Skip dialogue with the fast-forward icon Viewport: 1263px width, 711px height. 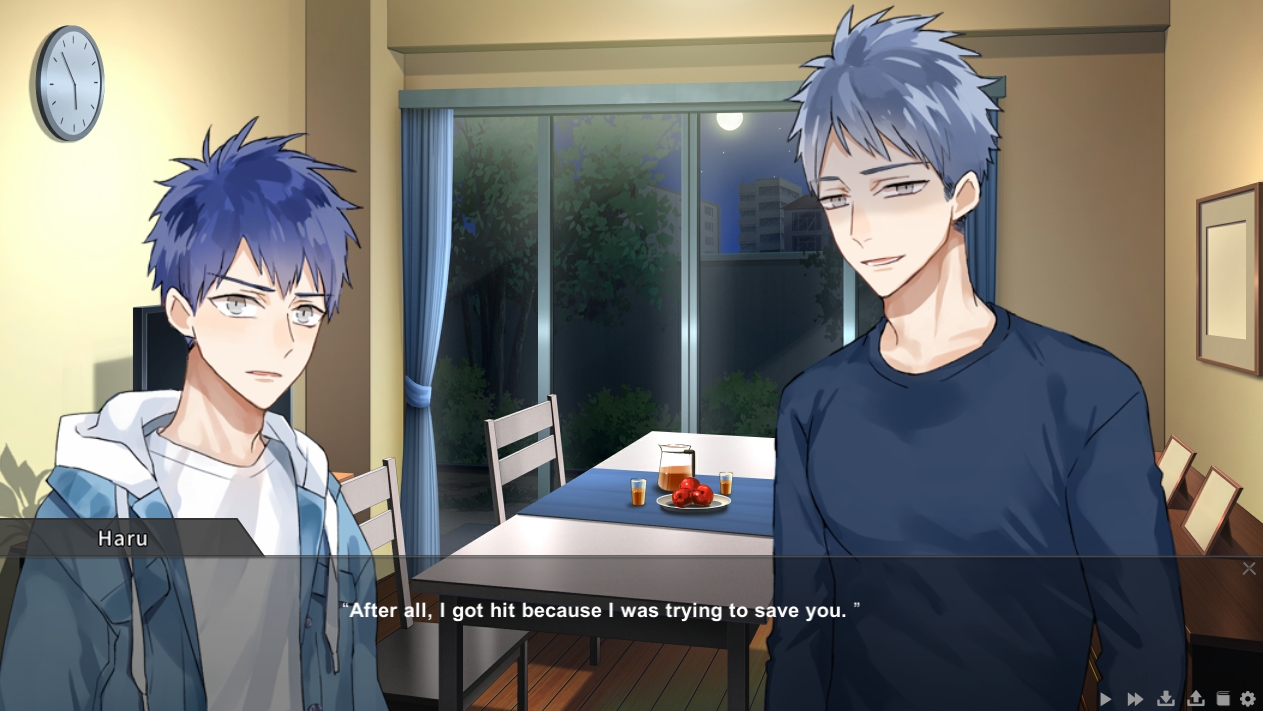(x=1135, y=699)
